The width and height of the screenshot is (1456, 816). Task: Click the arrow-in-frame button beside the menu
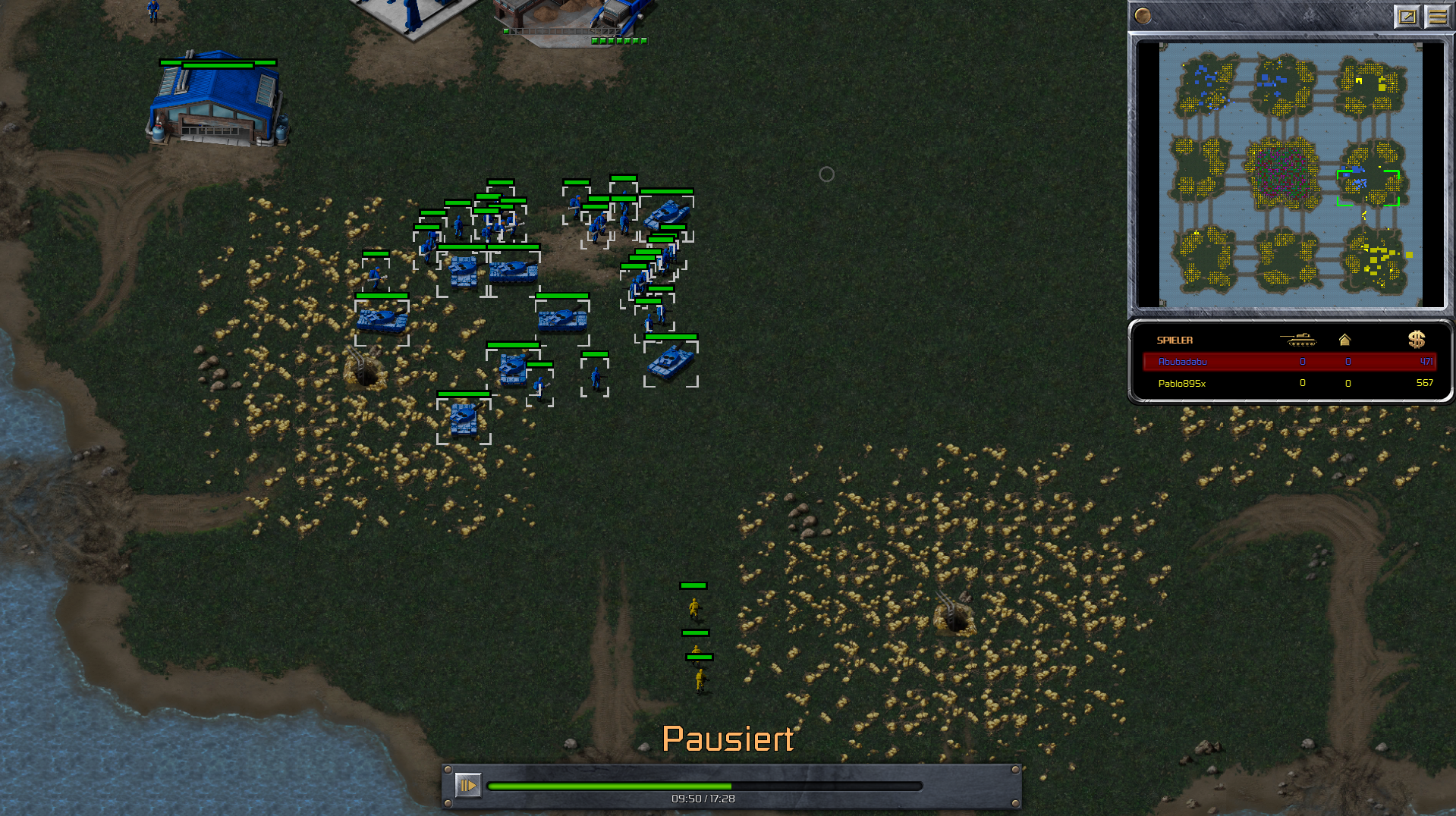click(x=1407, y=16)
